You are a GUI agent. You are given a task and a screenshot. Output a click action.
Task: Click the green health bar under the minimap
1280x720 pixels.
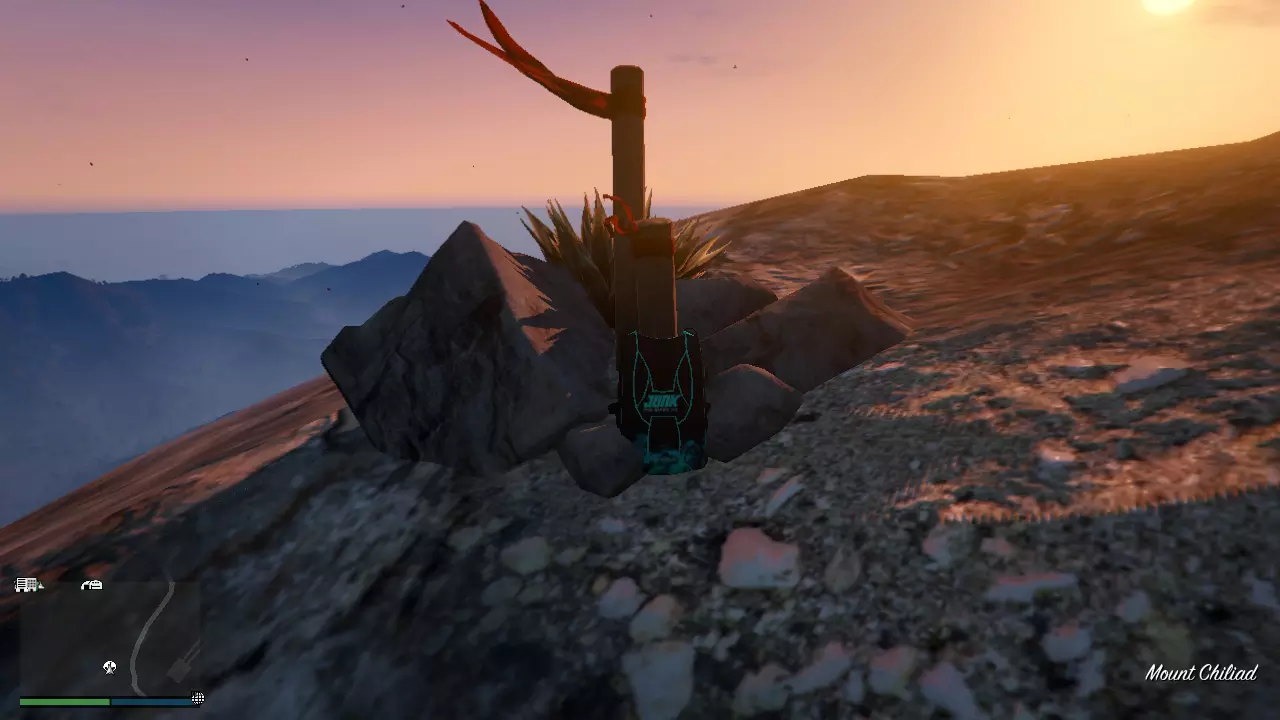(65, 700)
